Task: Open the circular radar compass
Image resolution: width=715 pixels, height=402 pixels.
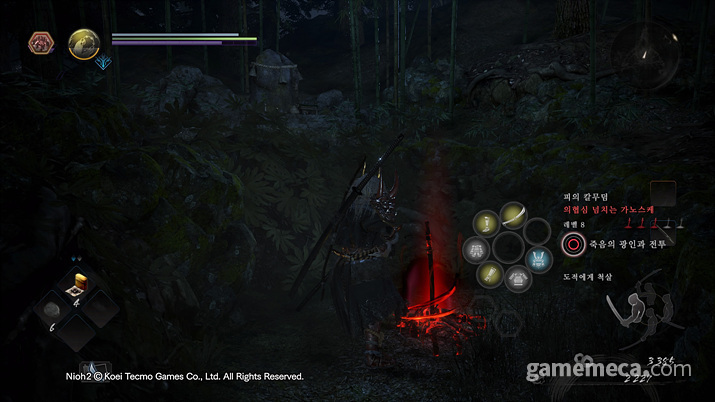Action: pos(643,52)
